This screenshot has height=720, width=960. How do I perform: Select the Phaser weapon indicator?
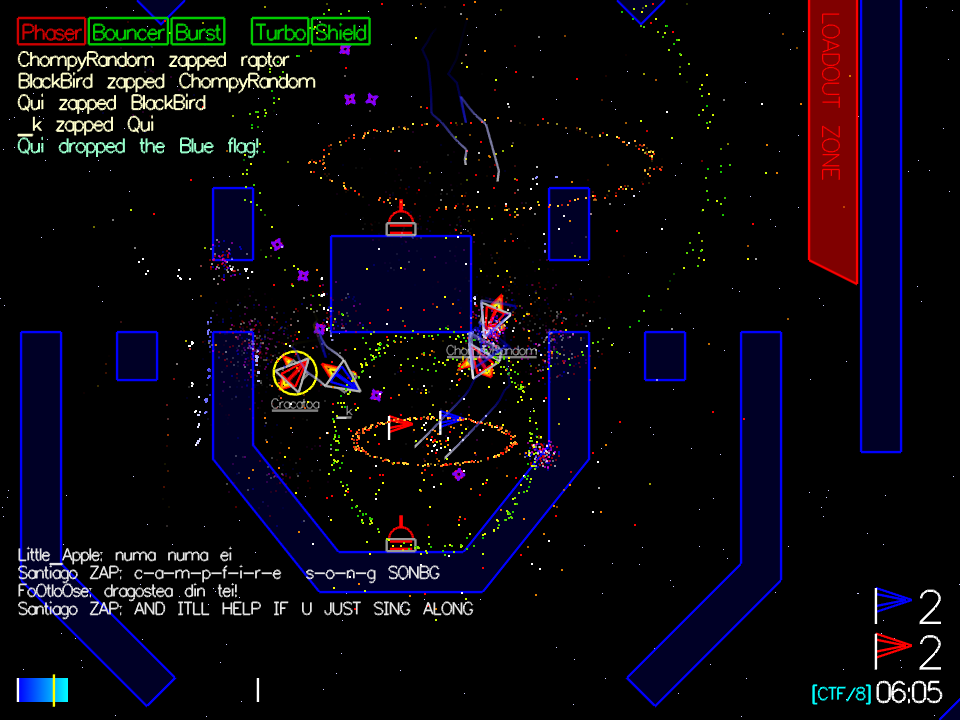point(51,32)
